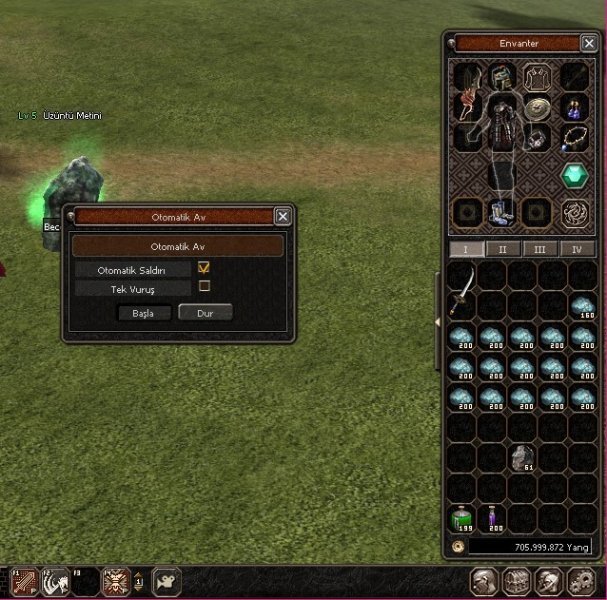This screenshot has height=600, width=607.
Task: Toggle the Otomatik Saldırı checkbox
Action: [x=204, y=268]
